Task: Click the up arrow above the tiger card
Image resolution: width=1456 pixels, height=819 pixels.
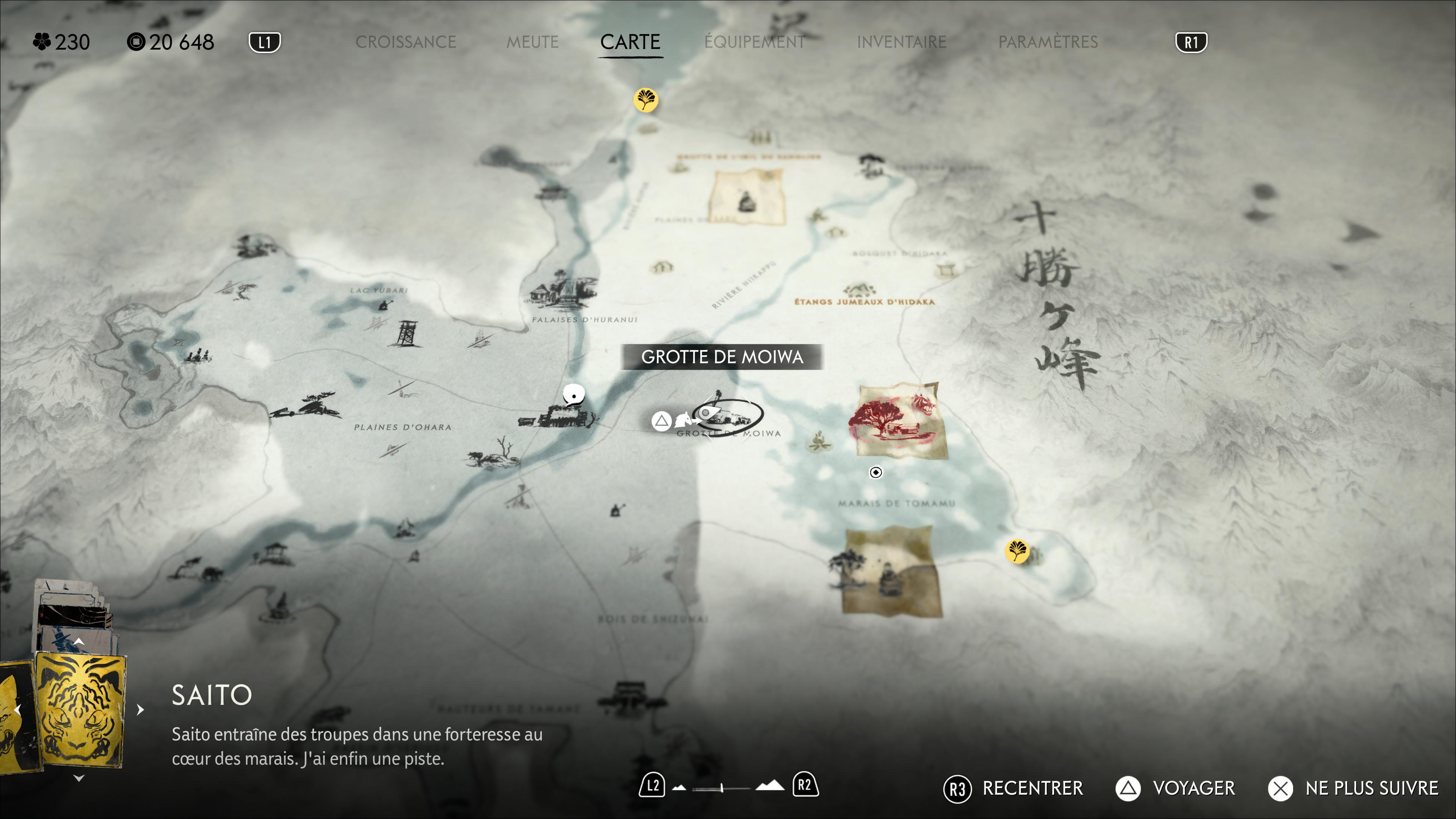Action: coord(79,642)
